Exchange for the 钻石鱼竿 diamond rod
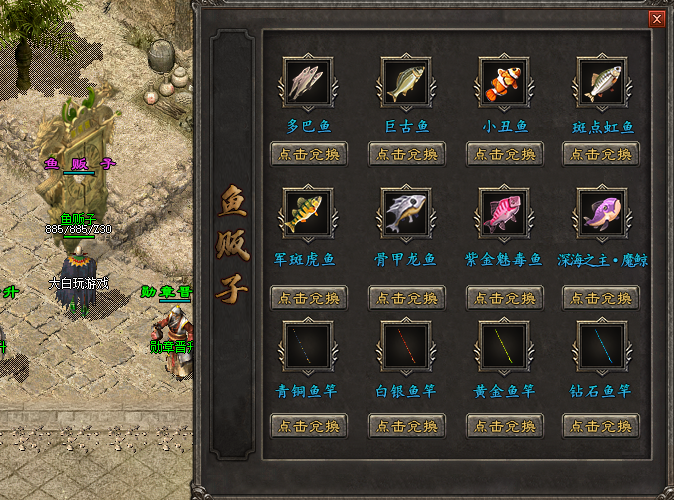Image resolution: width=674 pixels, height=500 pixels. coord(601,425)
